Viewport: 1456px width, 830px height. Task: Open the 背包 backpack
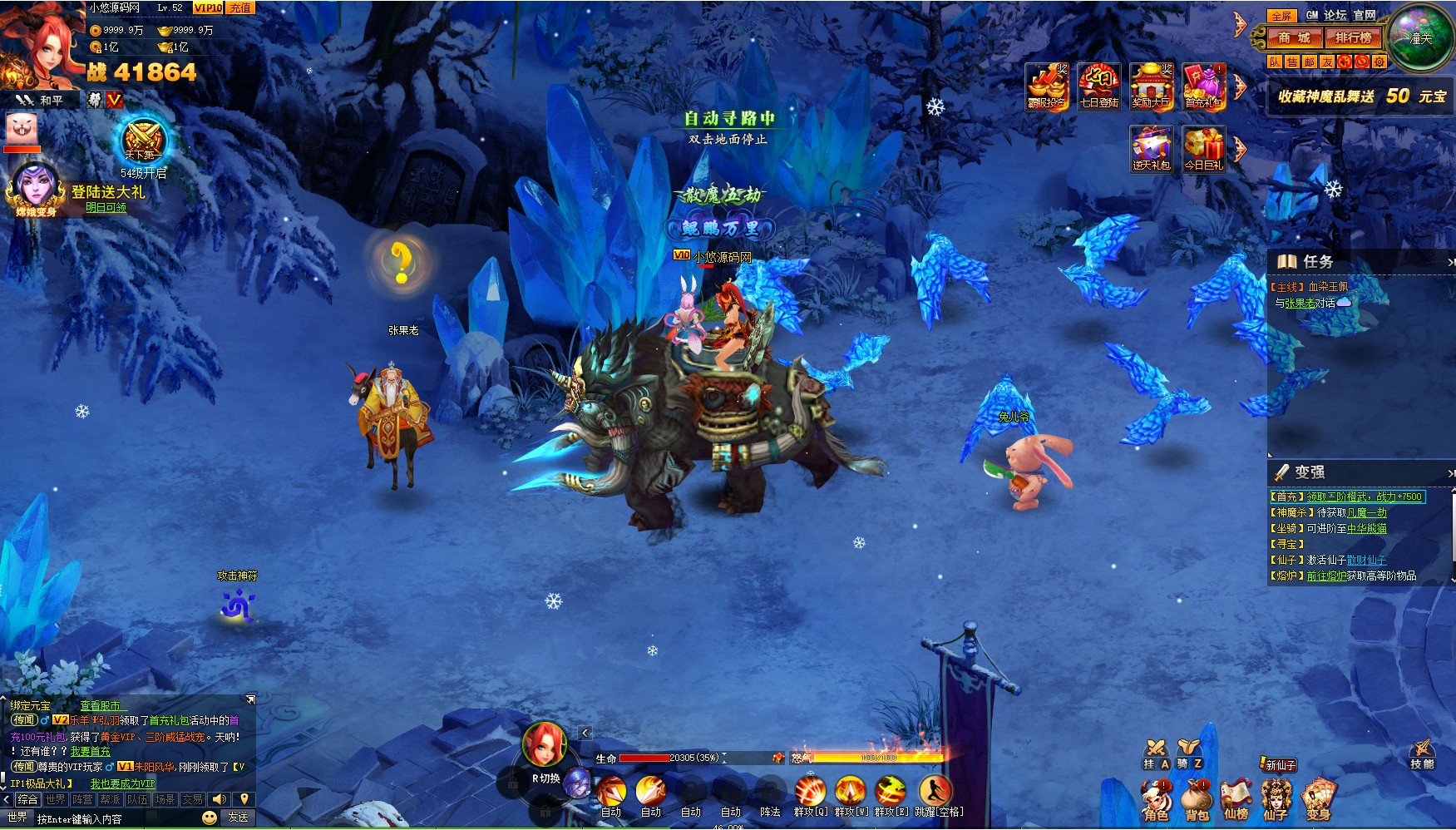point(1197,800)
